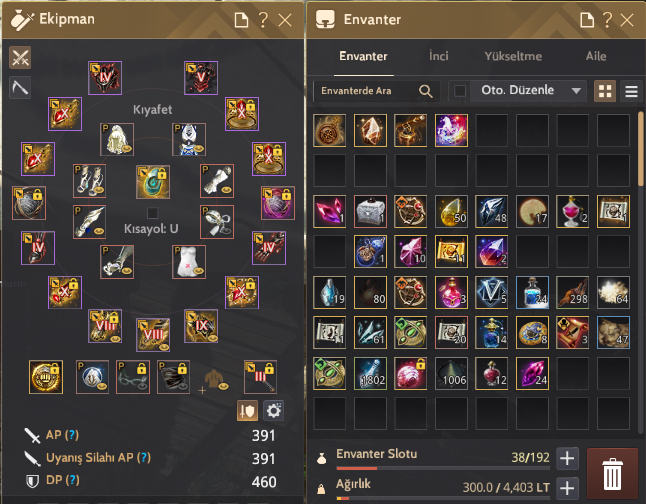The height and width of the screenshot is (504, 646).
Task: Click the Envanterde Ara search field
Action: (366, 91)
